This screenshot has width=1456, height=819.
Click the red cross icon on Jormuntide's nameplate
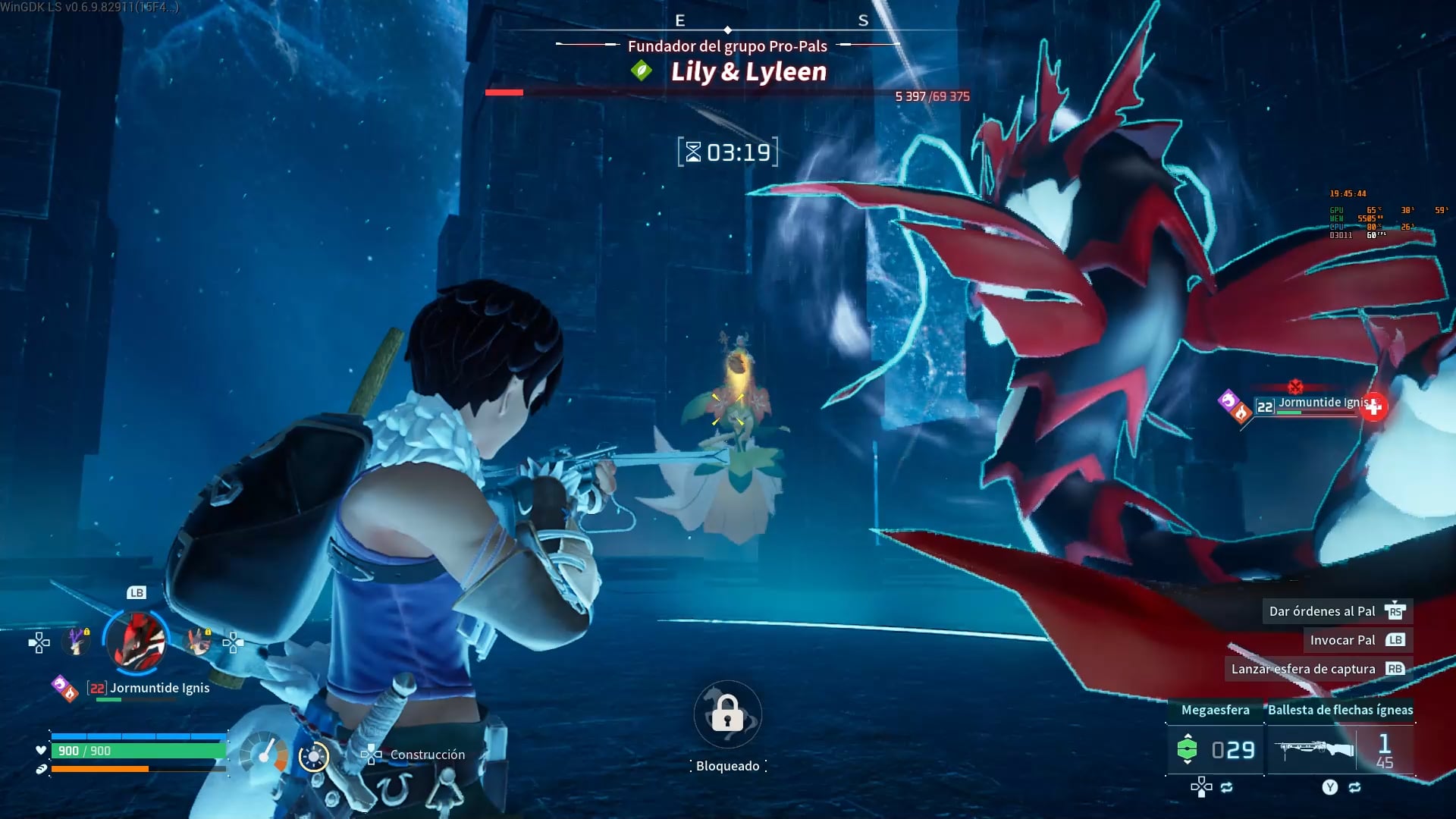tap(1373, 407)
